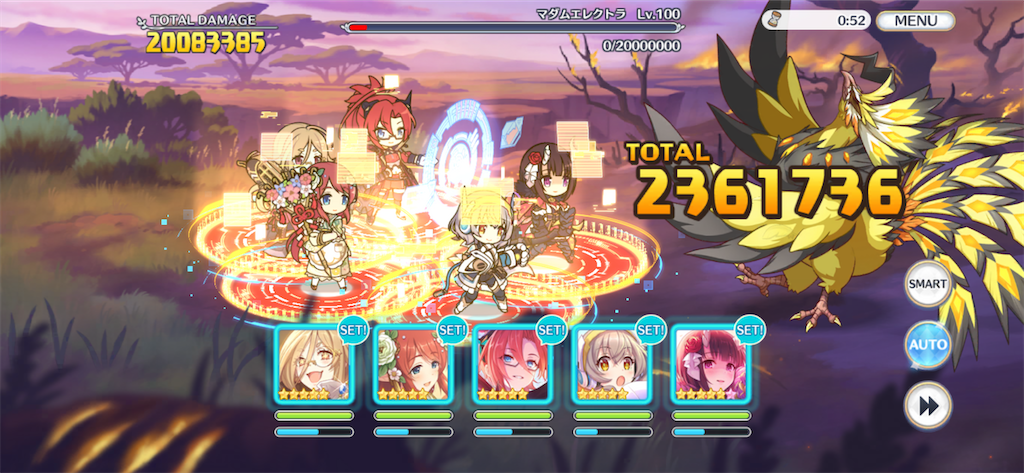Viewport: 1024px width, 473px height.
Task: Activate the fast-forward speed button
Action: point(927,405)
